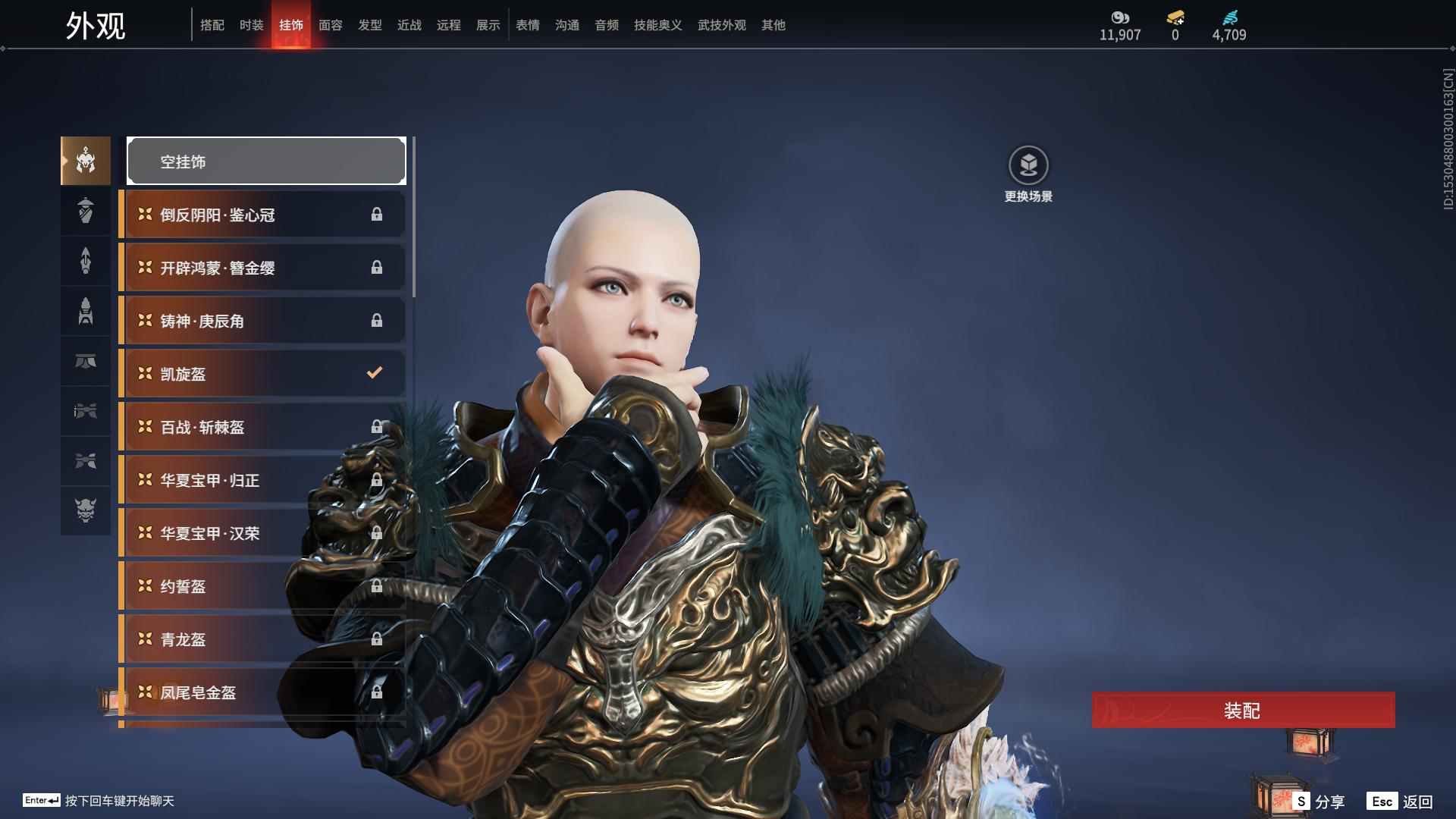Open the helmet accessory category icon

pos(86,161)
